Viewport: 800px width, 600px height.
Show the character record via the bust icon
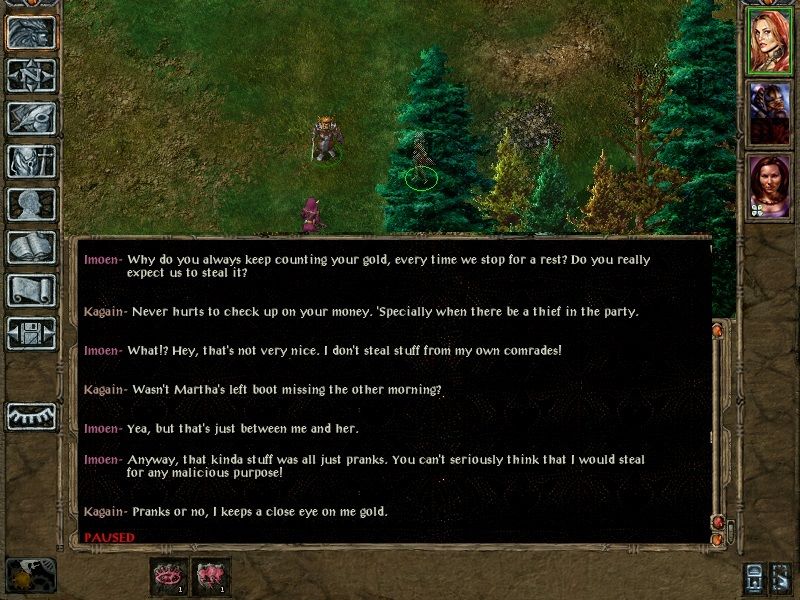coord(31,204)
